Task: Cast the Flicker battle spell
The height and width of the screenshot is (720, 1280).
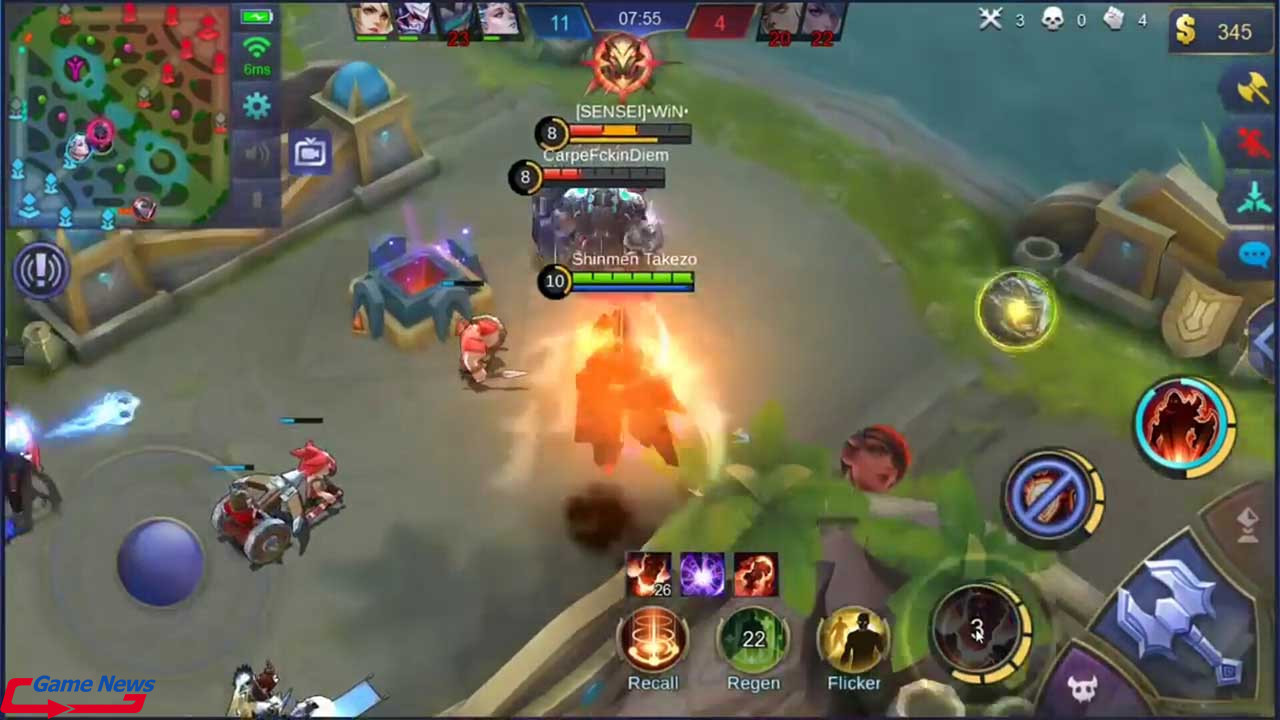Action: (x=854, y=639)
